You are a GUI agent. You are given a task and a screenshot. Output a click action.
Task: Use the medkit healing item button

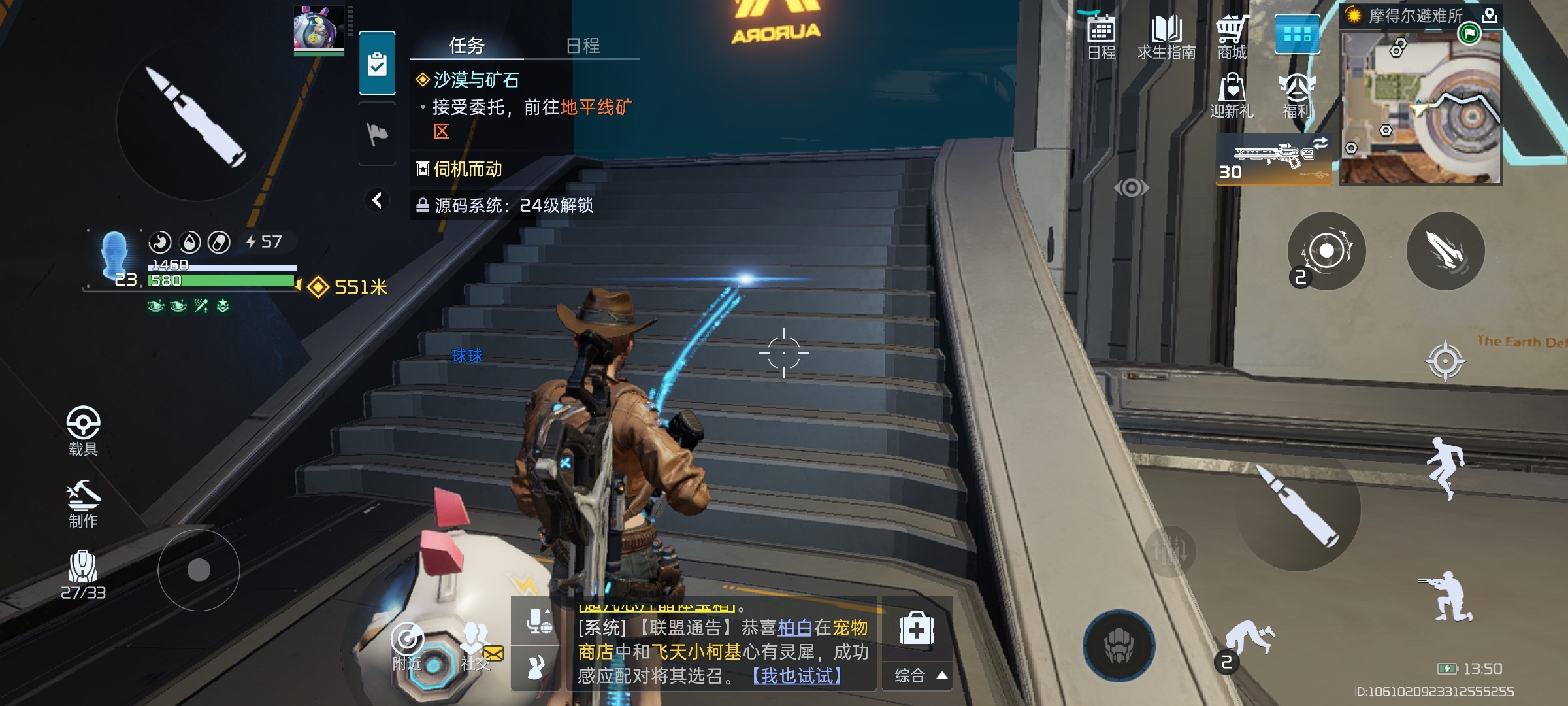(x=917, y=630)
